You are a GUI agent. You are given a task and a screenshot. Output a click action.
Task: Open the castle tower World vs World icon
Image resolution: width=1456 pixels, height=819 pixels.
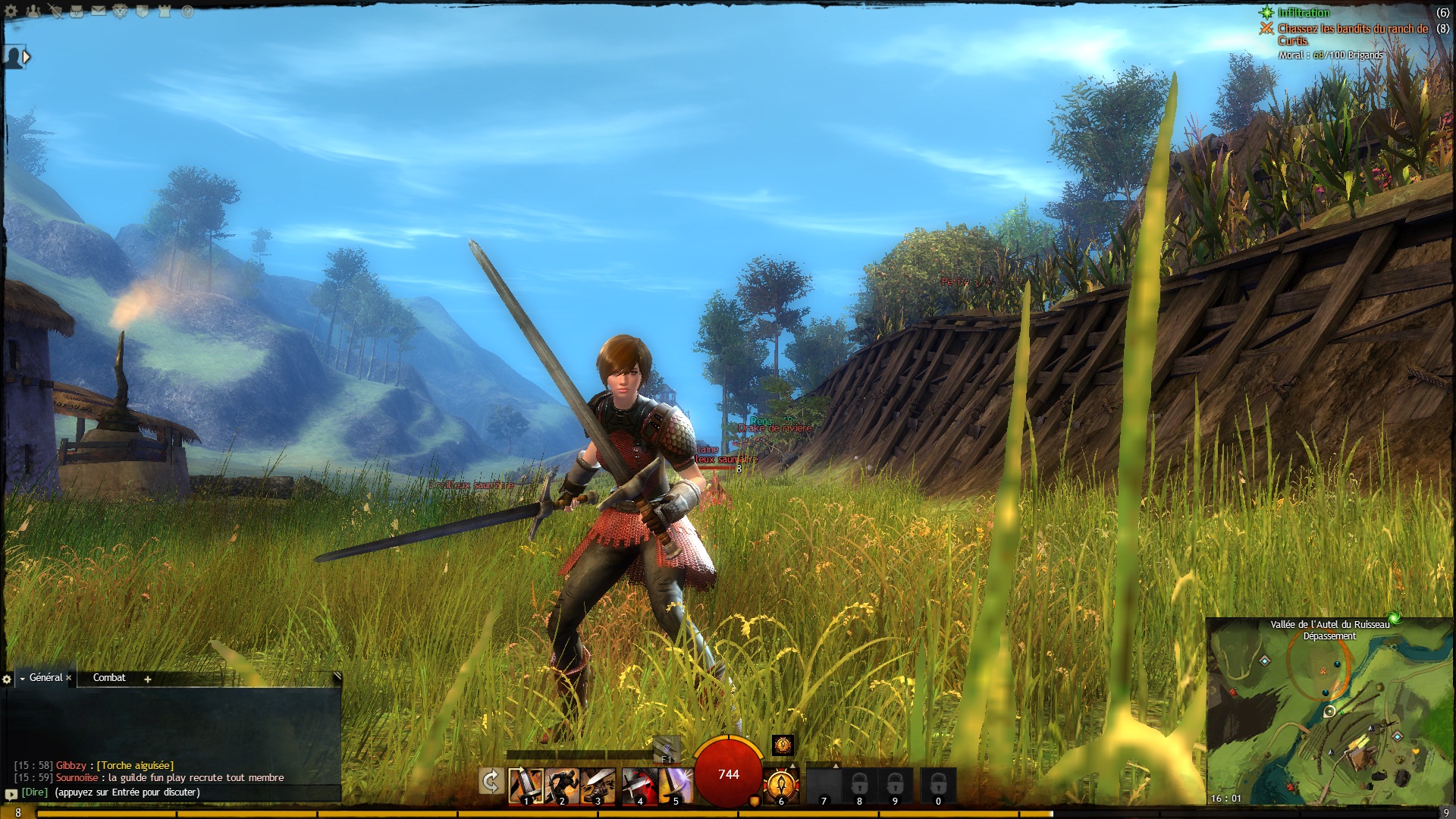[165, 11]
